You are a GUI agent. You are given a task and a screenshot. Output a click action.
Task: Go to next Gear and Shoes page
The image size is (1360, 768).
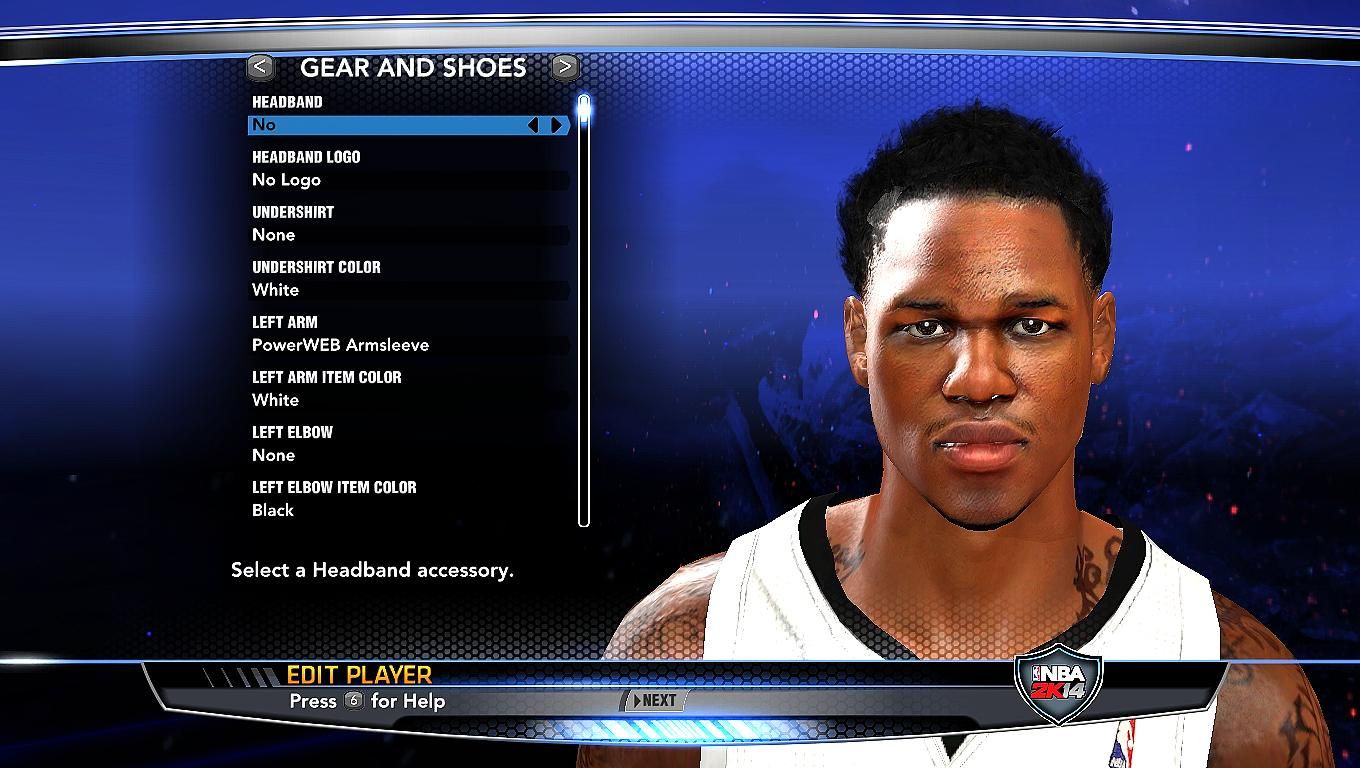[565, 67]
